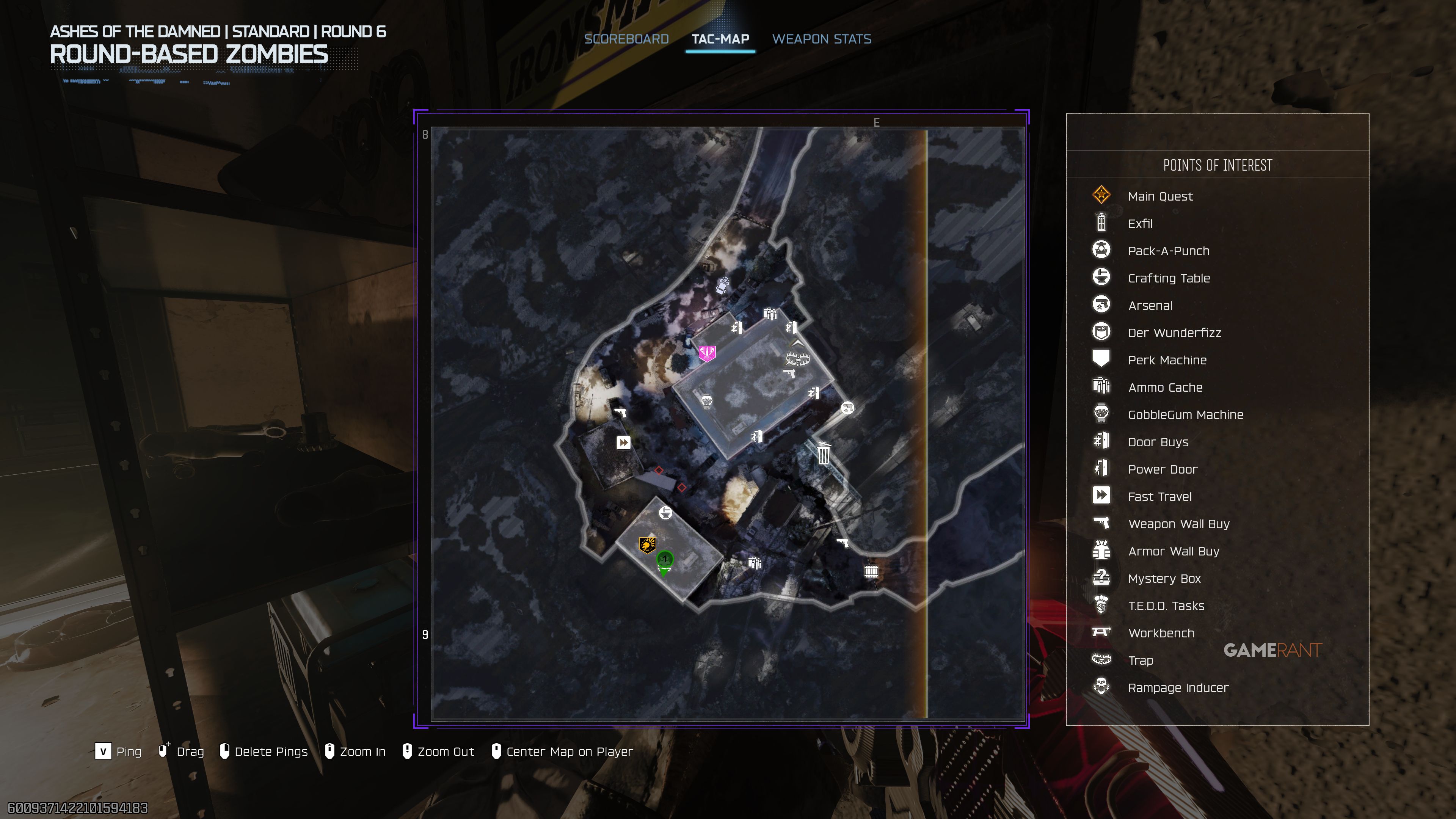
Task: Click the Exfil legend entry
Action: [x=1140, y=224]
